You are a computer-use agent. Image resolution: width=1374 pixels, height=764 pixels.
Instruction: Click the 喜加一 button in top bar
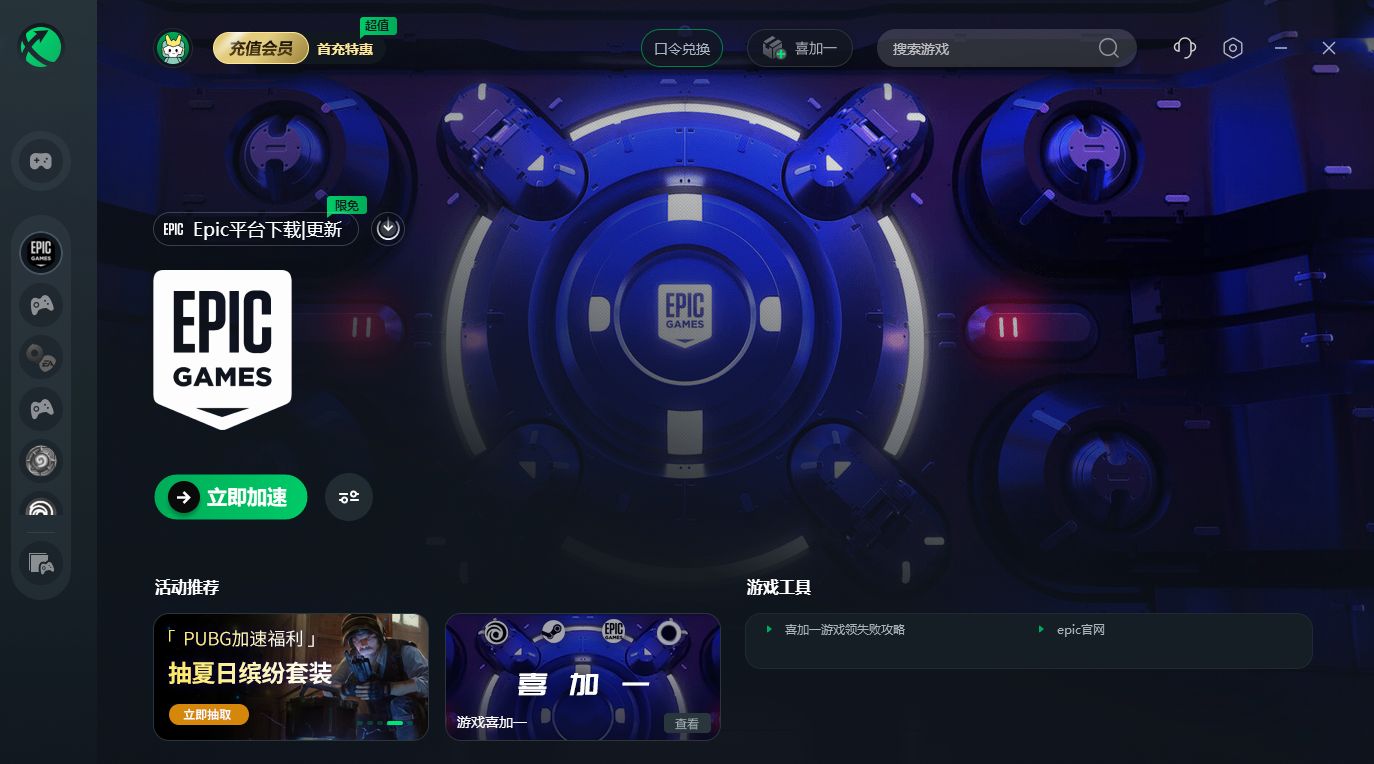[x=800, y=47]
